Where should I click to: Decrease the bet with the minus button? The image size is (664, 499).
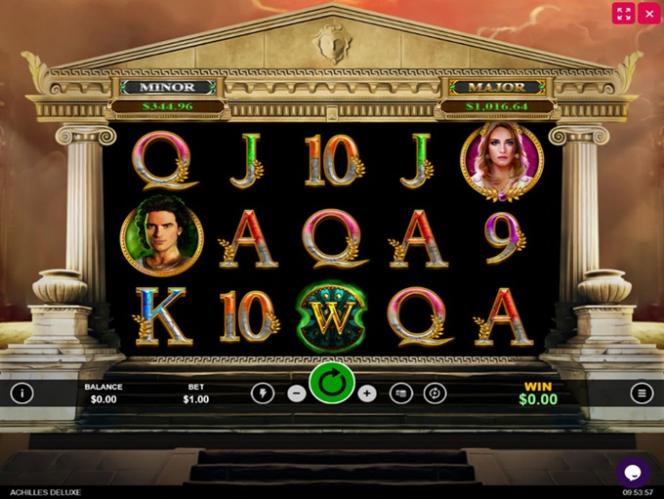click(296, 393)
